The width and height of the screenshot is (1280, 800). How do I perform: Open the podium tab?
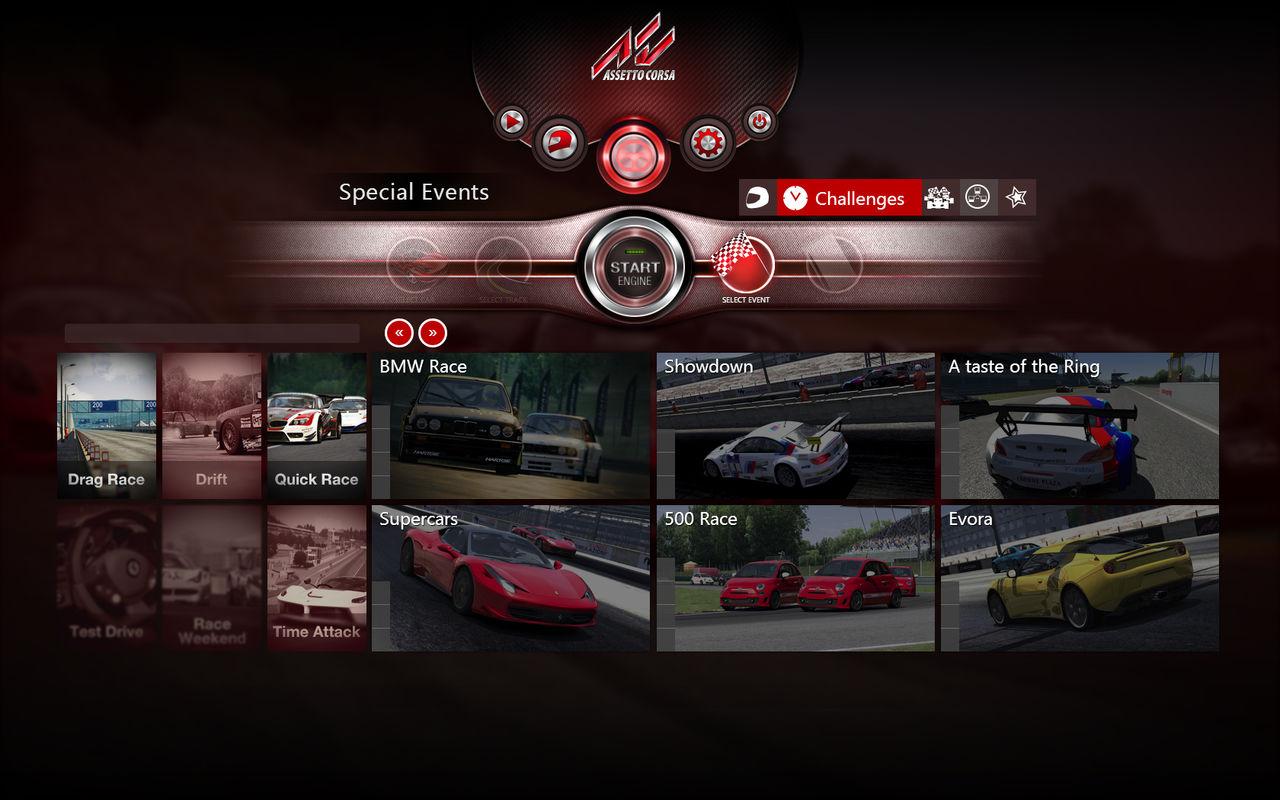pyautogui.click(x=939, y=198)
